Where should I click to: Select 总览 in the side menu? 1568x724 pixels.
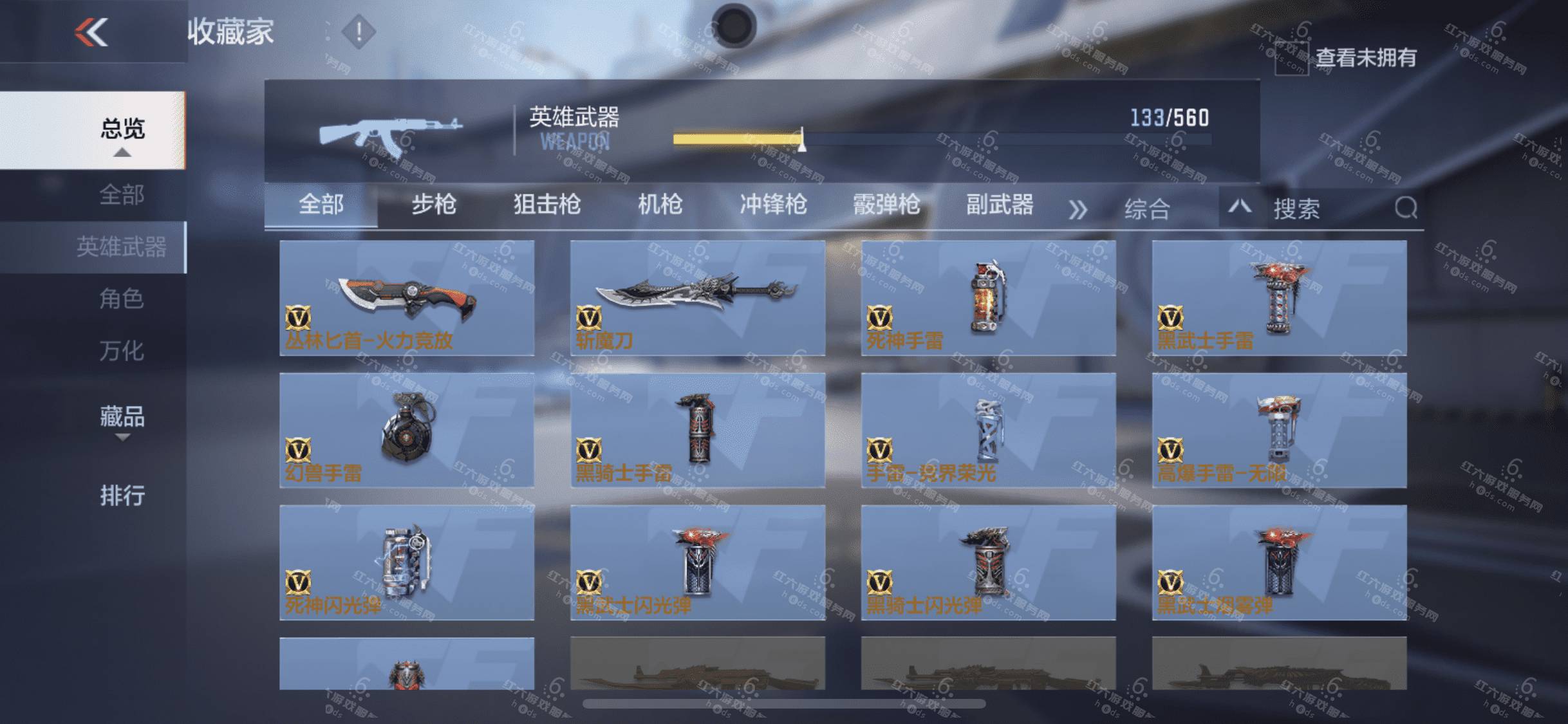click(x=122, y=129)
